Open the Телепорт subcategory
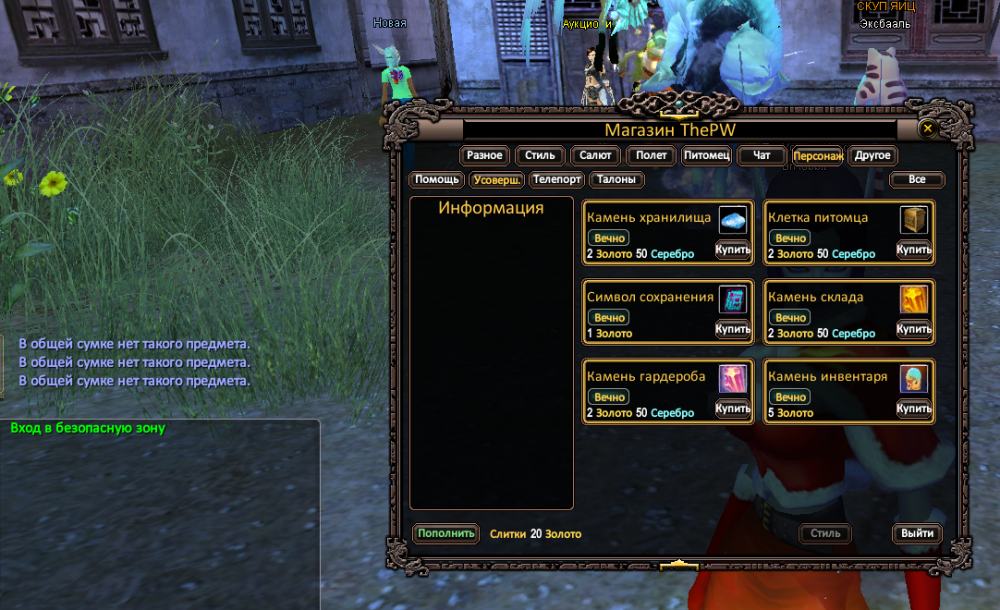Image resolution: width=1000 pixels, height=610 pixels. [x=557, y=180]
